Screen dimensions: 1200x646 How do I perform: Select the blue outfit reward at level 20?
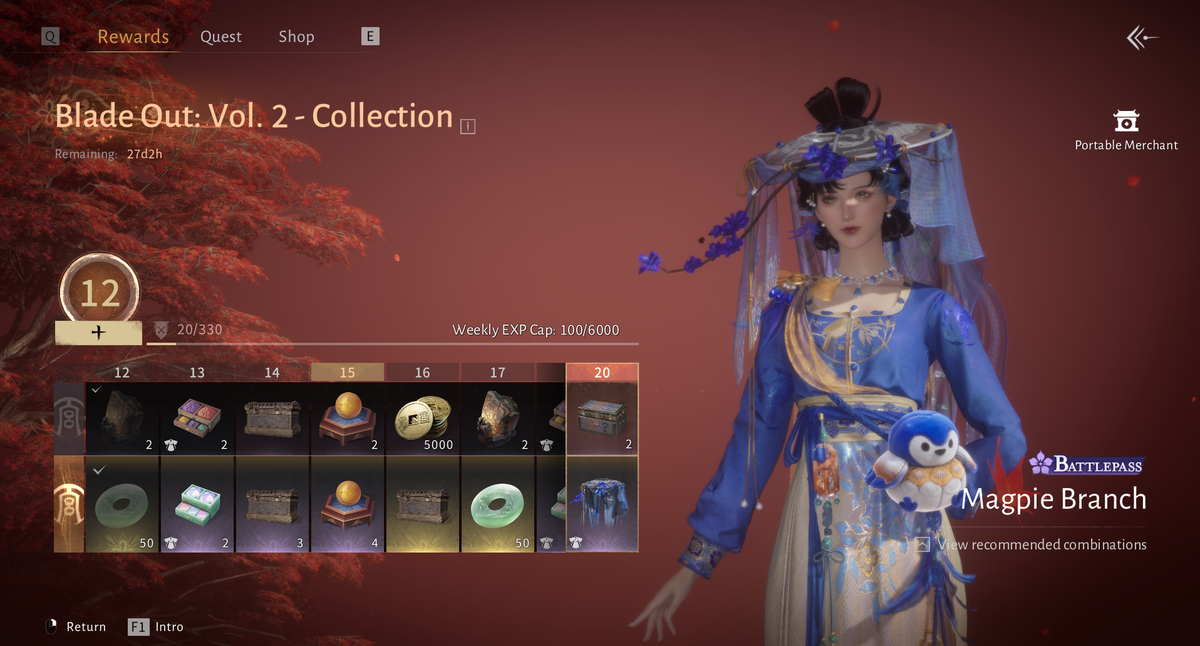602,503
